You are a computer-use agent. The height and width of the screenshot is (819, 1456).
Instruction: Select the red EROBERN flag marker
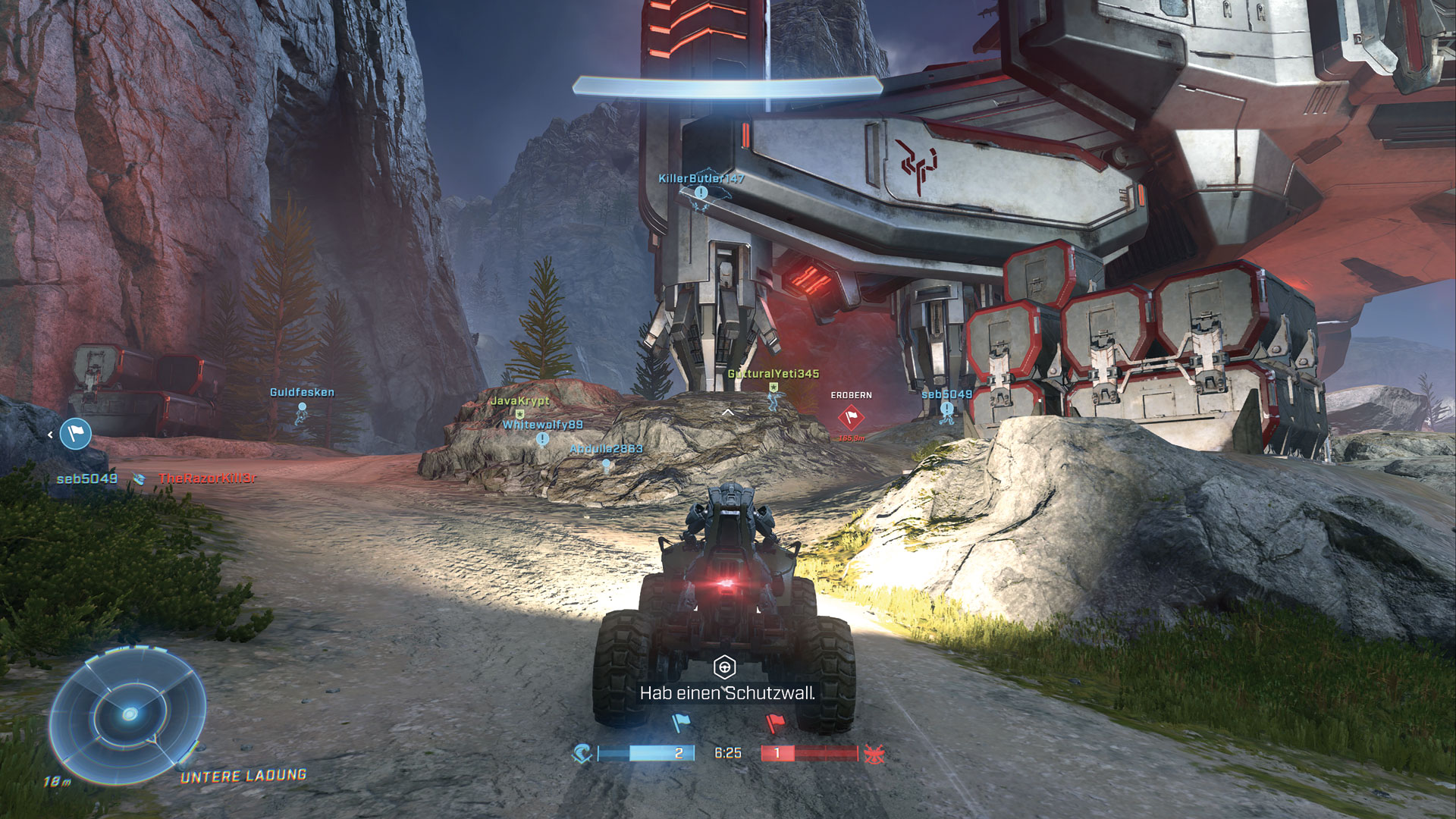(x=851, y=416)
